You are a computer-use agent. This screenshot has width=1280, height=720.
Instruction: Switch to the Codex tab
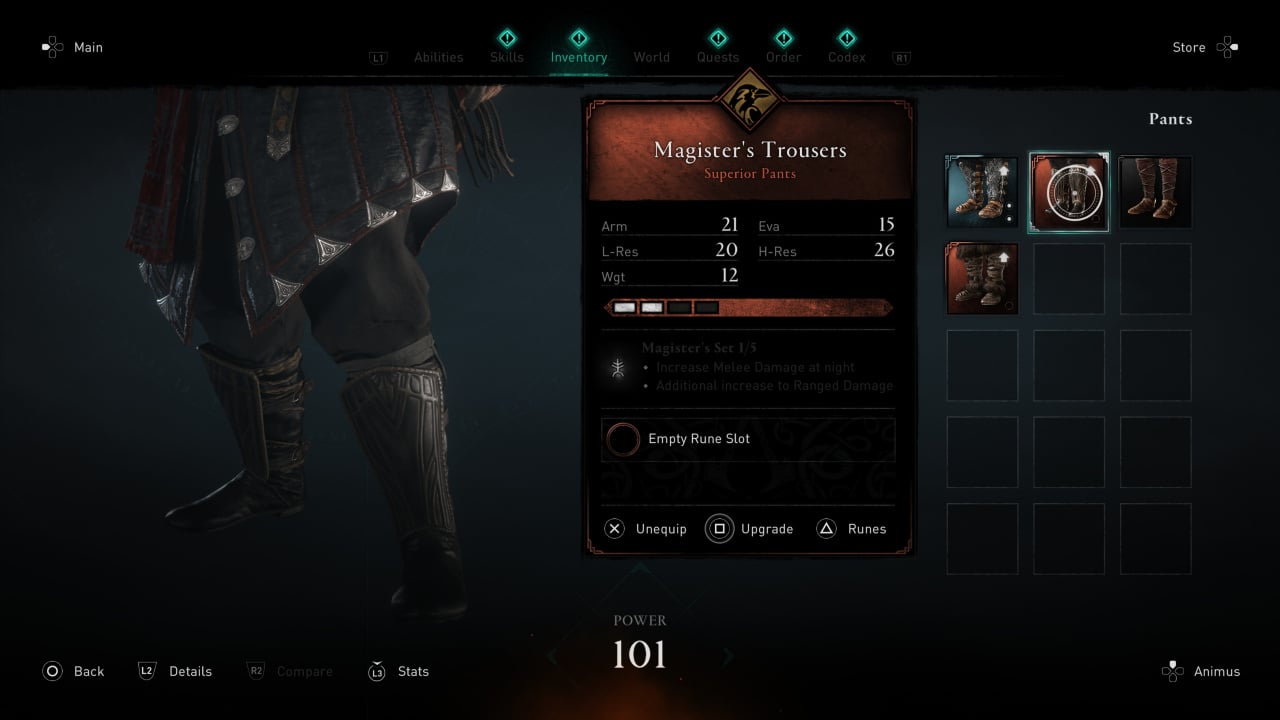click(x=846, y=57)
